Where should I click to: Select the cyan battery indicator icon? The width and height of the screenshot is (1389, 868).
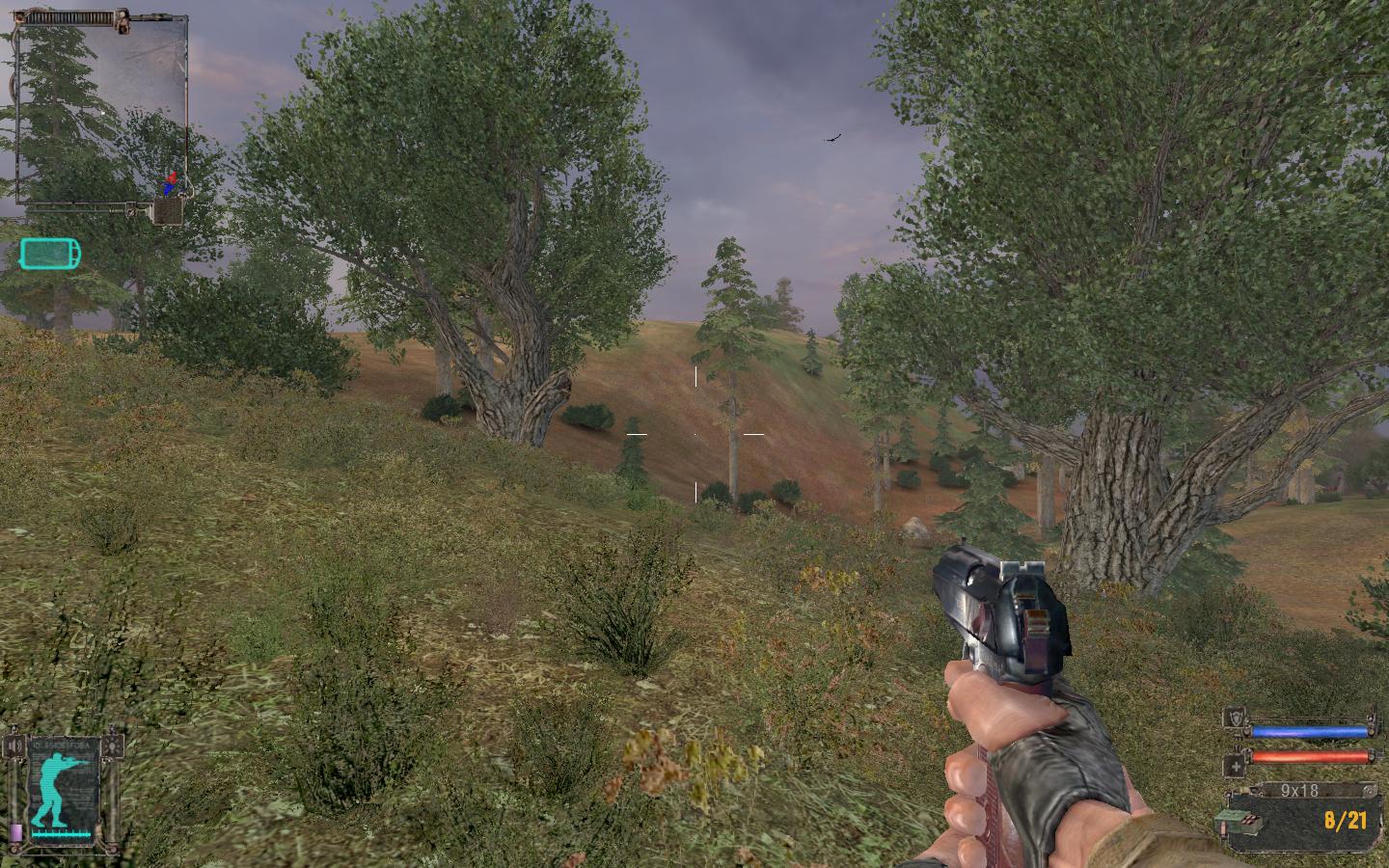pos(50,254)
